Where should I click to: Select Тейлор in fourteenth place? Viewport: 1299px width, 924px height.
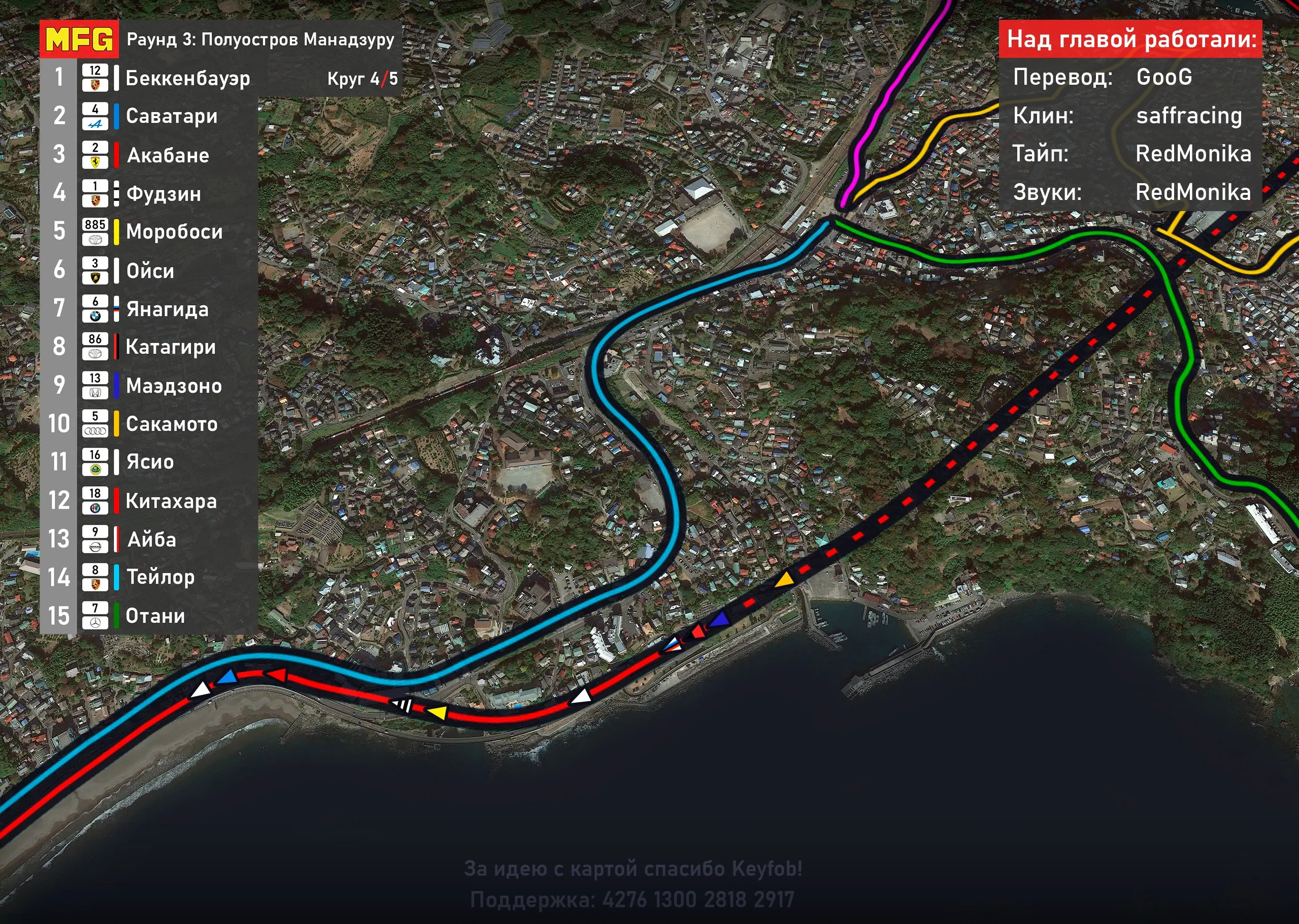pos(160,577)
